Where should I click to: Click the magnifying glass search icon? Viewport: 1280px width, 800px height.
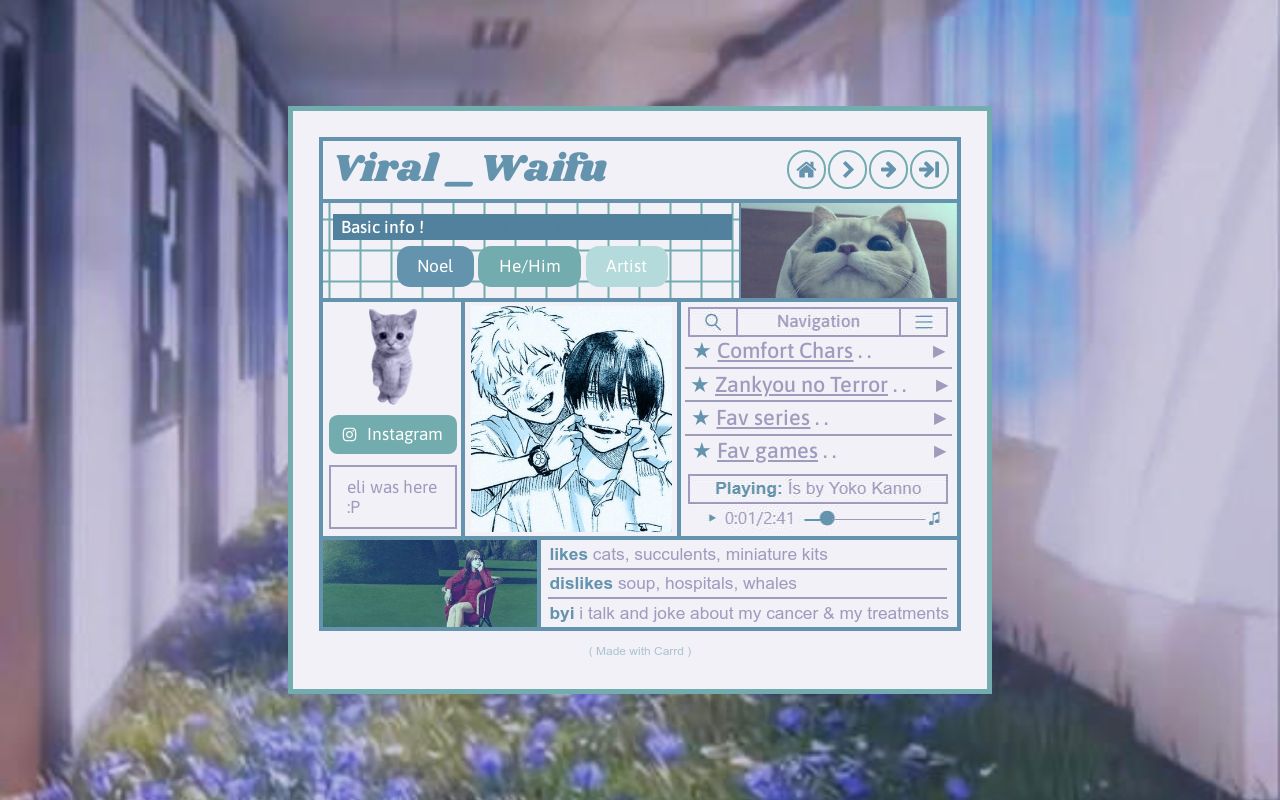713,322
